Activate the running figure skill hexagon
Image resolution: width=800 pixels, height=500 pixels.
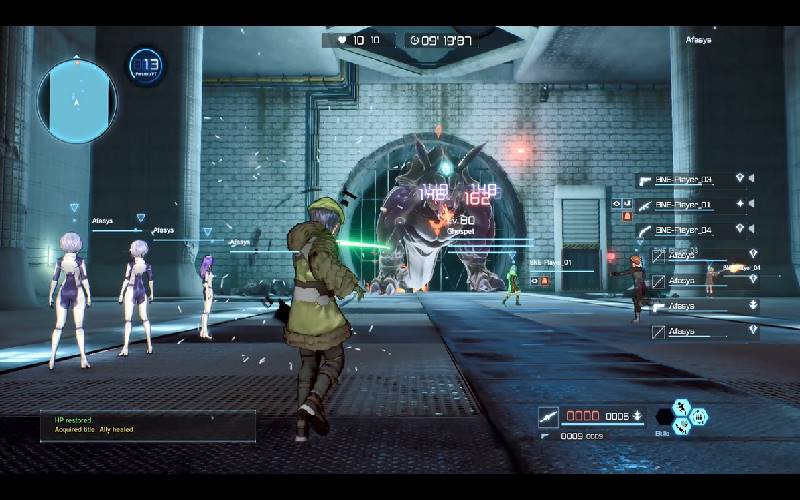click(681, 406)
